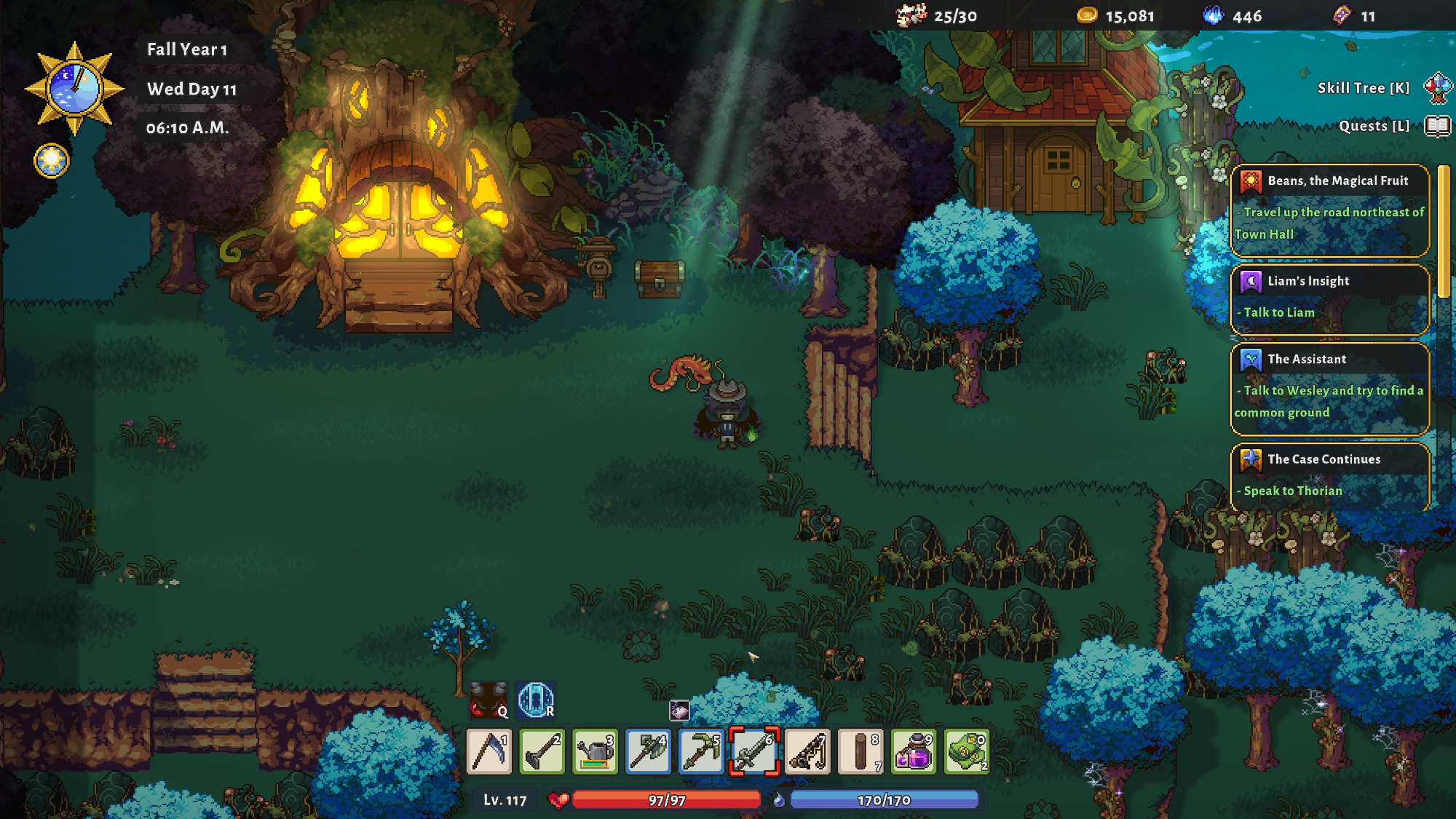This screenshot has height=819, width=1456.
Task: Equip the fishing rod from the hotbar
Action: tap(807, 751)
